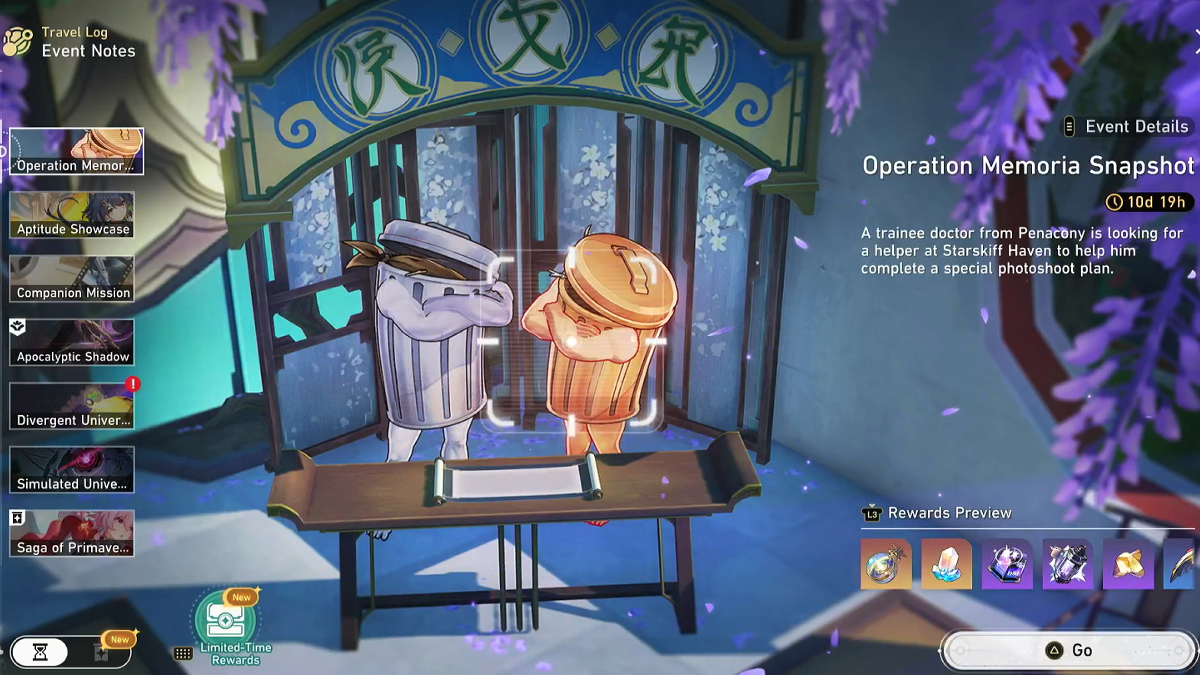Open the Divergent Universe event entry

point(72,406)
